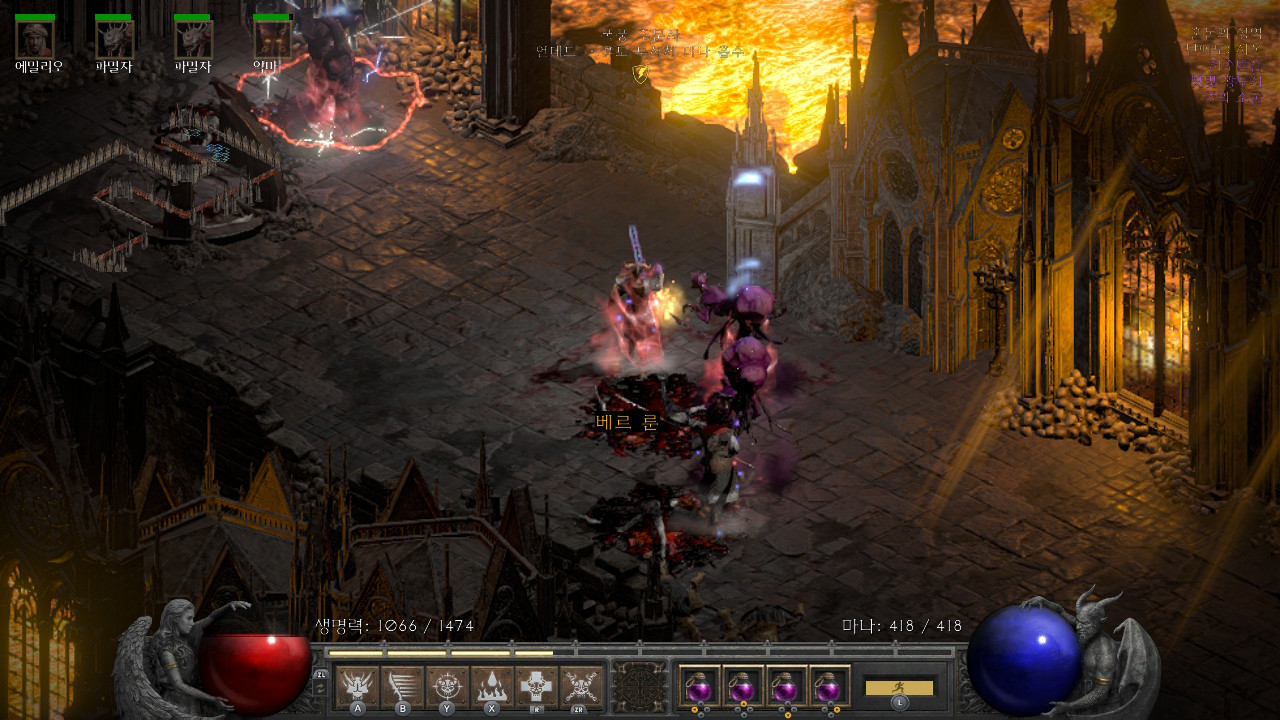
Task: Activate the droplet over flames skill
Action: 492,686
